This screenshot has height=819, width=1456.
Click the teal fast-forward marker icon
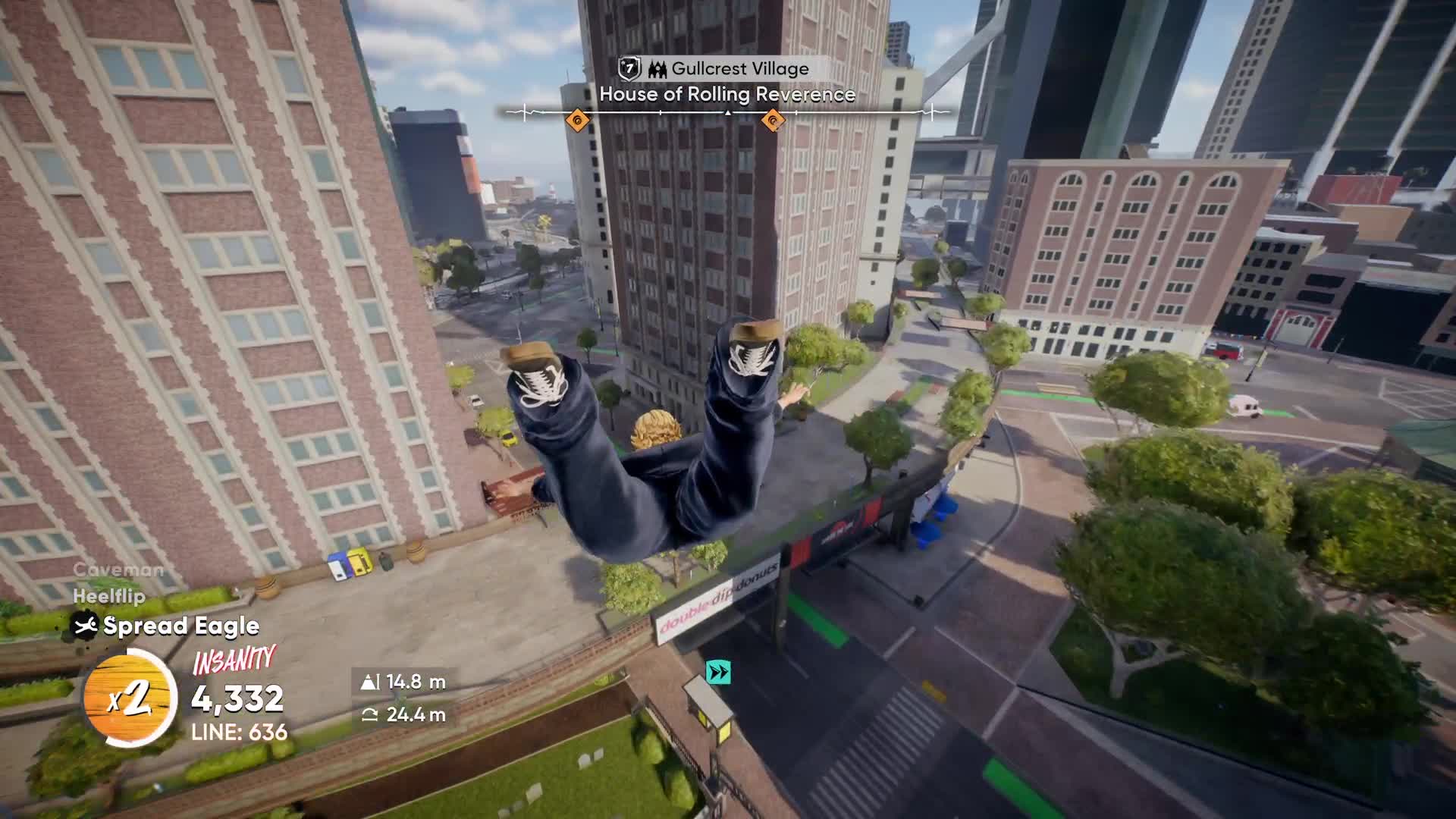click(x=718, y=672)
